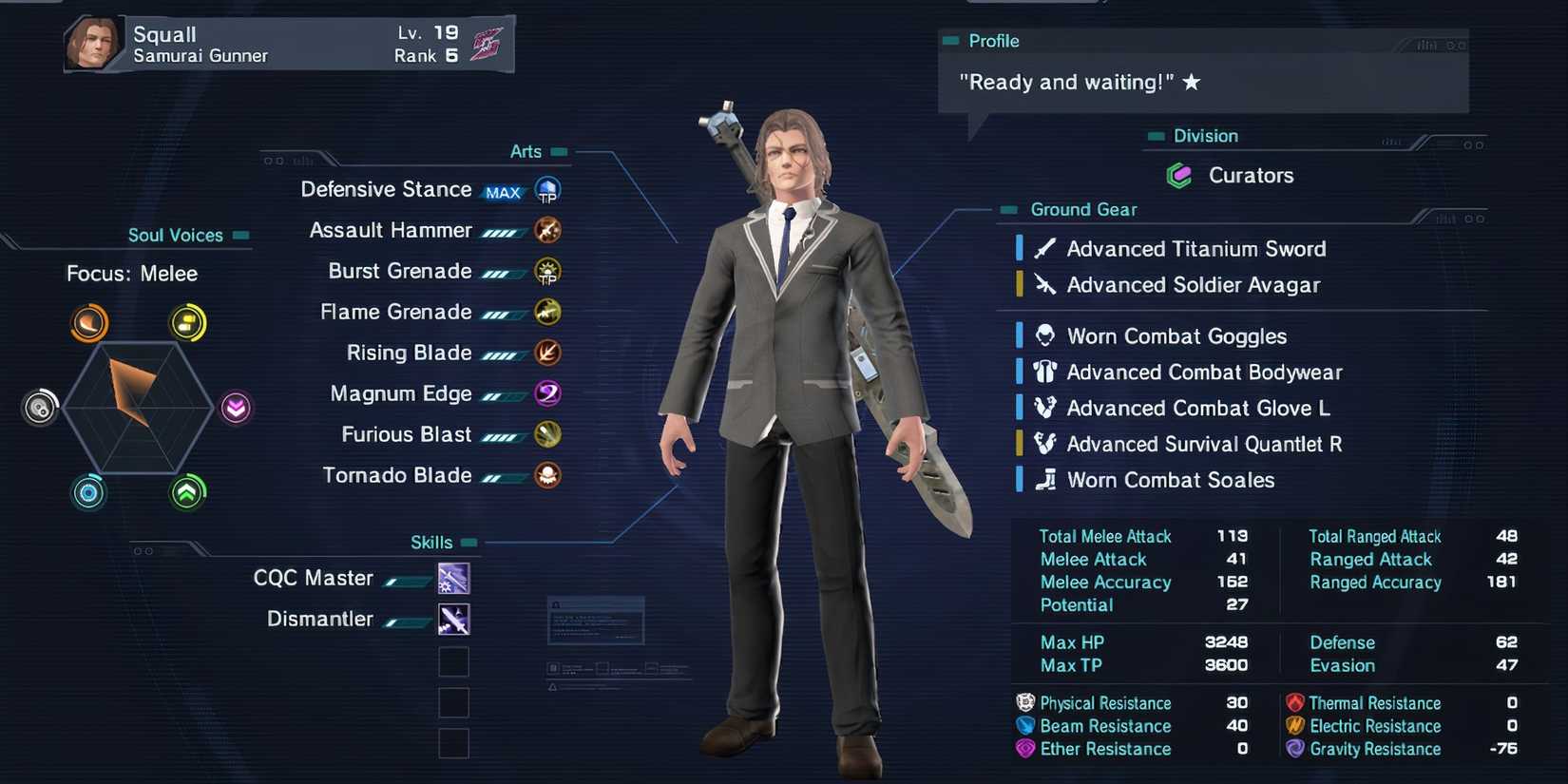The height and width of the screenshot is (784, 1568).
Task: Toggle the magenta Soul Voice node
Action: point(236,408)
